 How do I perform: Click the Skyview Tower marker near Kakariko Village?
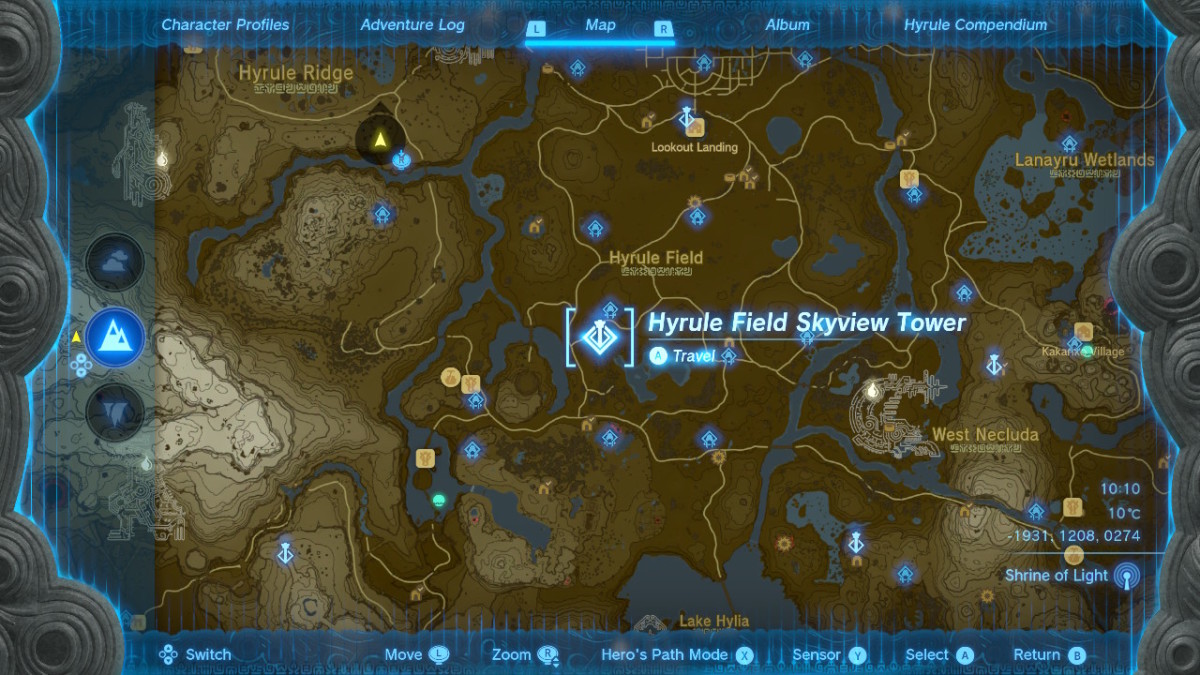click(994, 364)
